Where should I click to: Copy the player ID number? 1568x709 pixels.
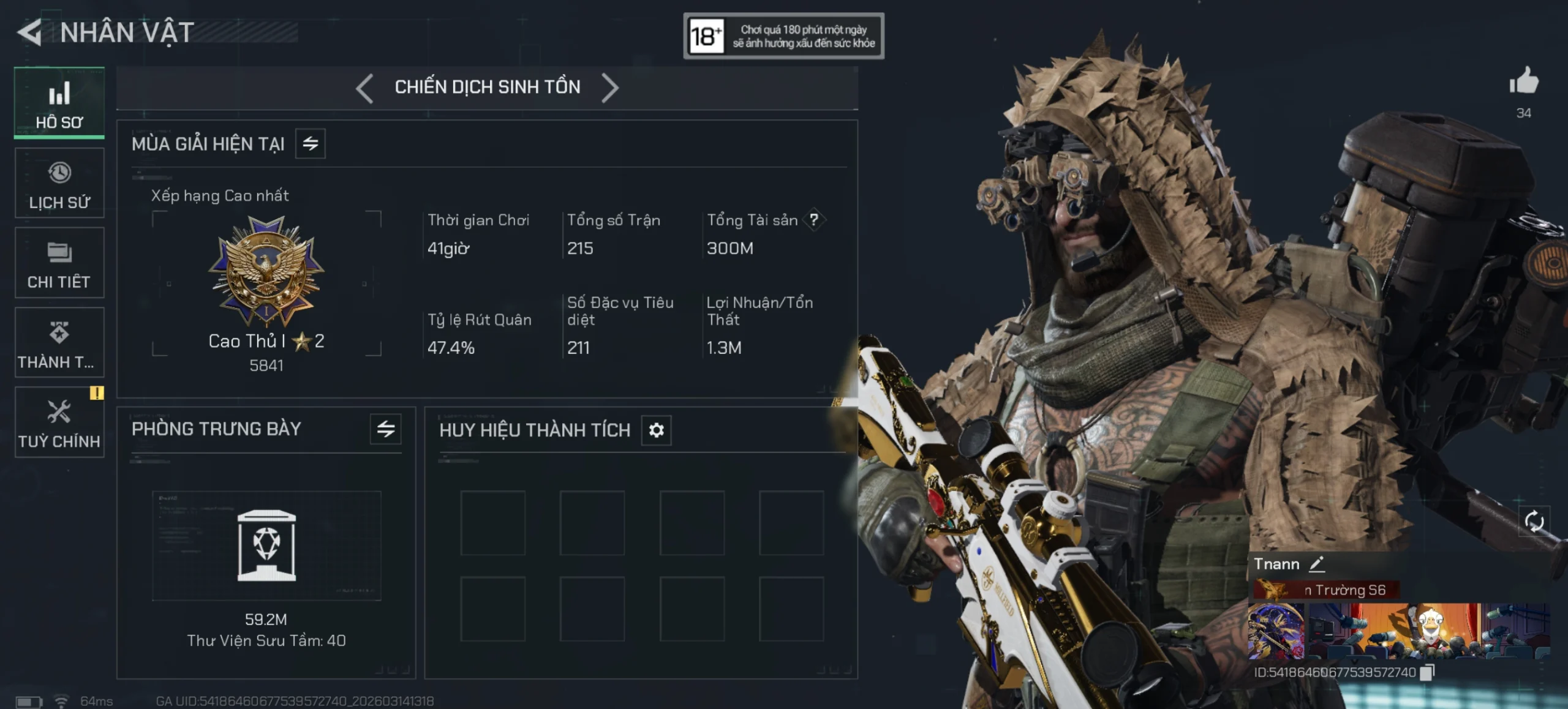[x=1427, y=672]
